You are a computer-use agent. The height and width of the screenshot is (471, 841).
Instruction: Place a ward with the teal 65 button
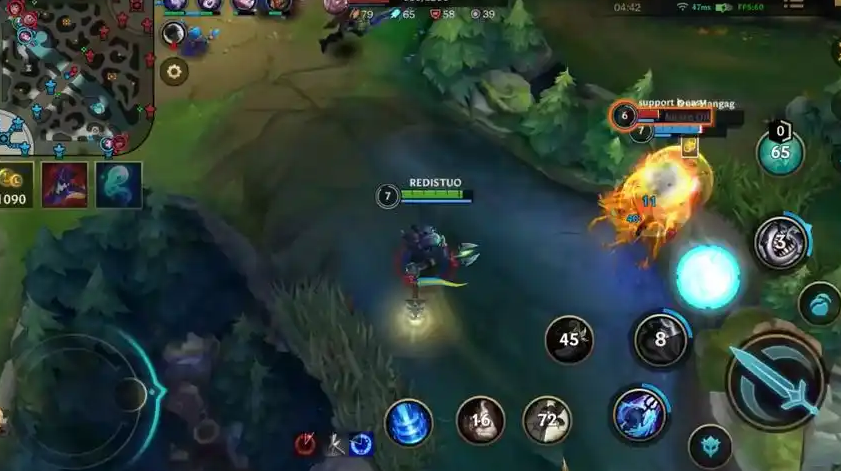tap(780, 153)
